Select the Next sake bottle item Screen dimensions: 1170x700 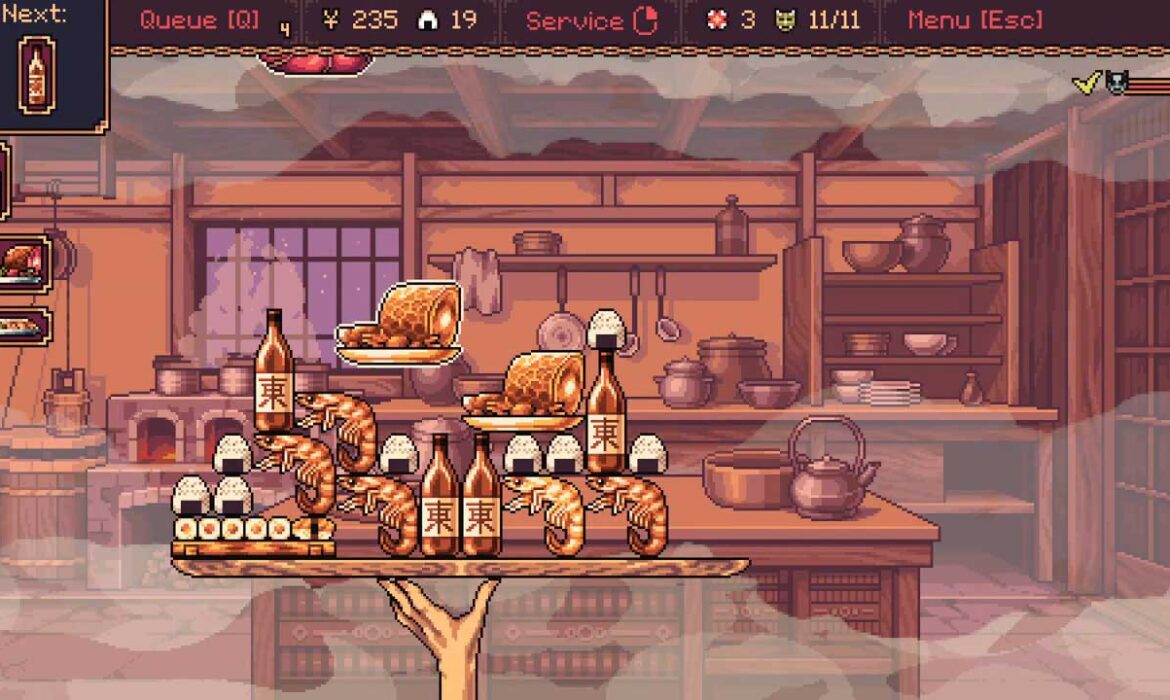37,74
